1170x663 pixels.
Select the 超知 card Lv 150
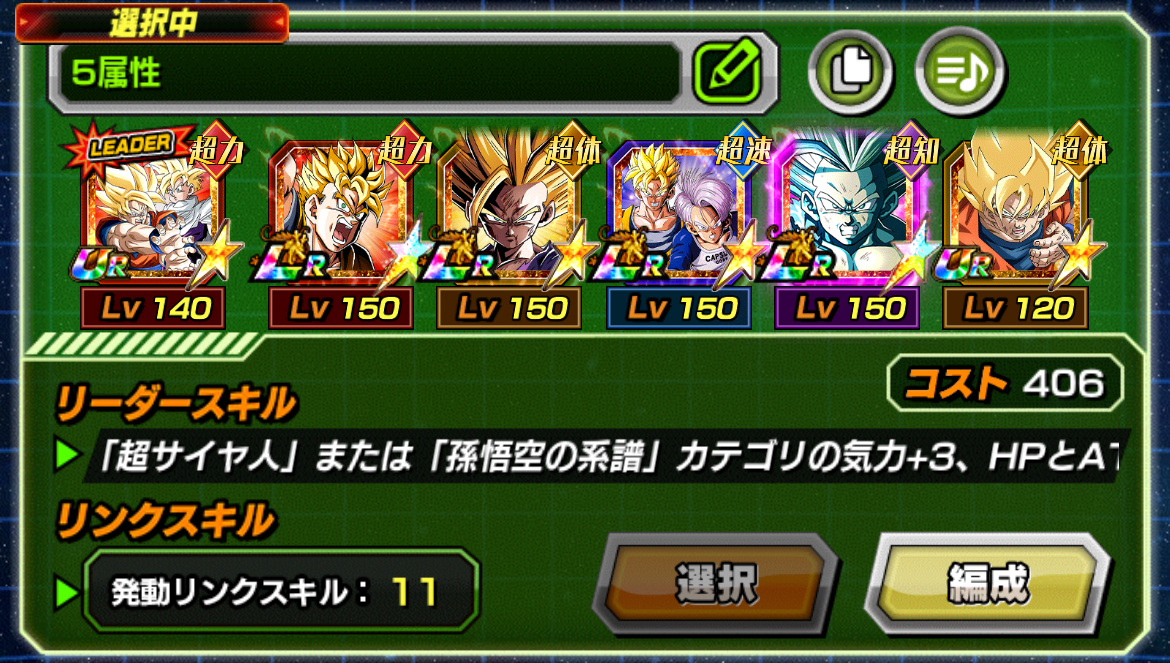848,222
